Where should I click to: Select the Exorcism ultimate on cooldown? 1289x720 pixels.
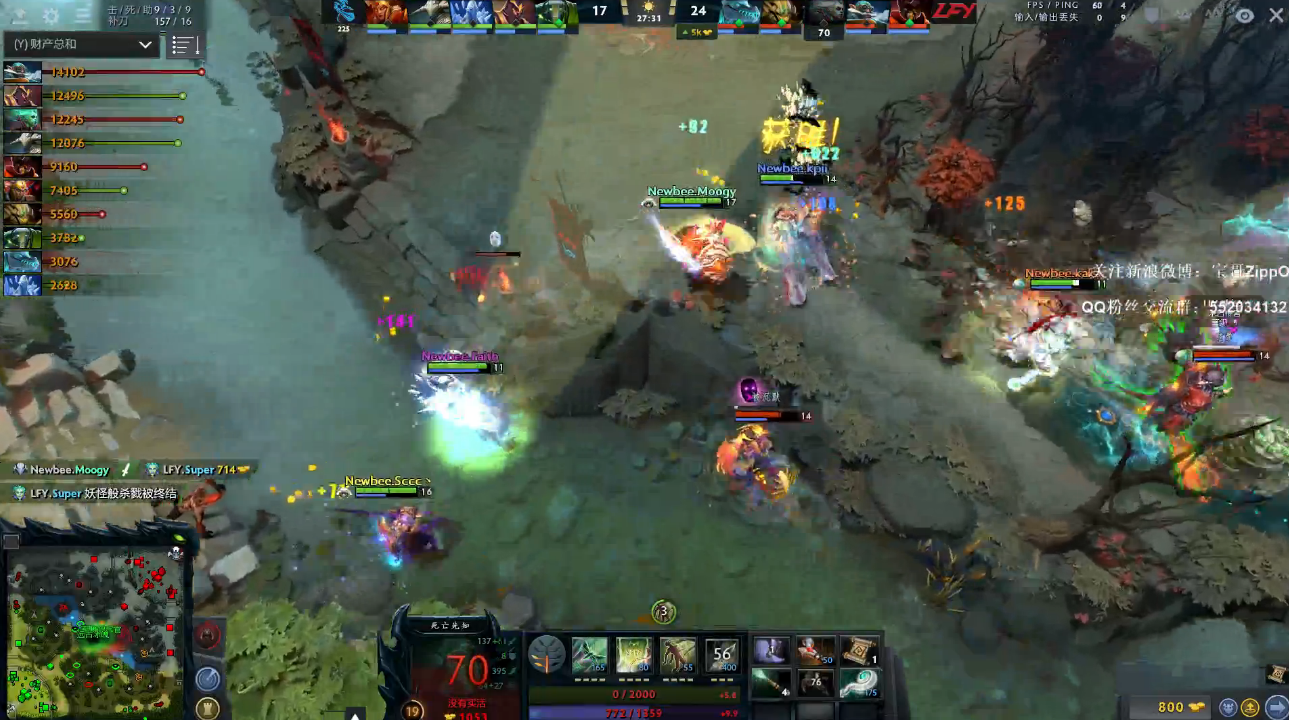[x=721, y=655]
